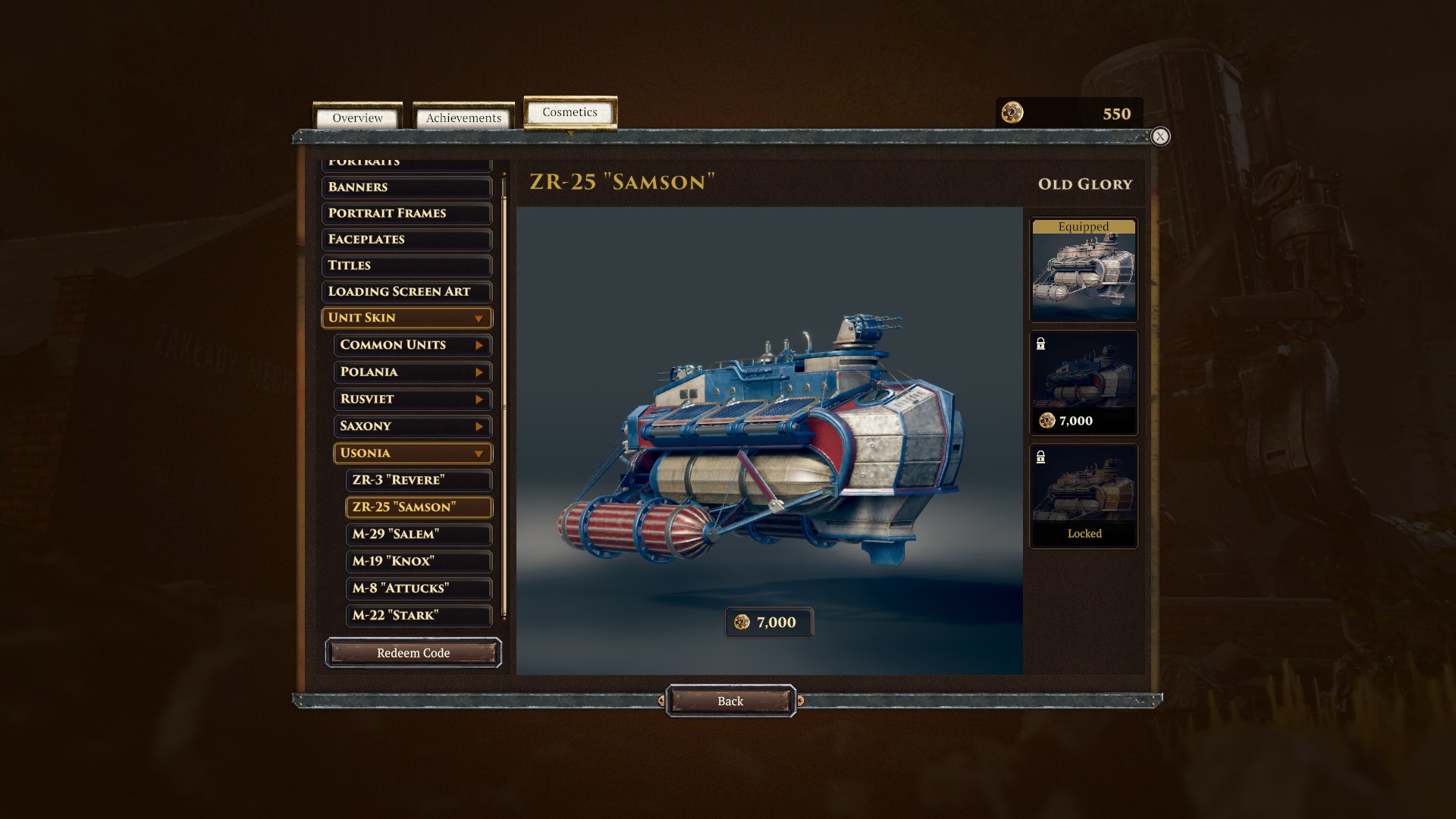Pick the M-8 "Attucks" unit
The image size is (1456, 819).
point(419,588)
